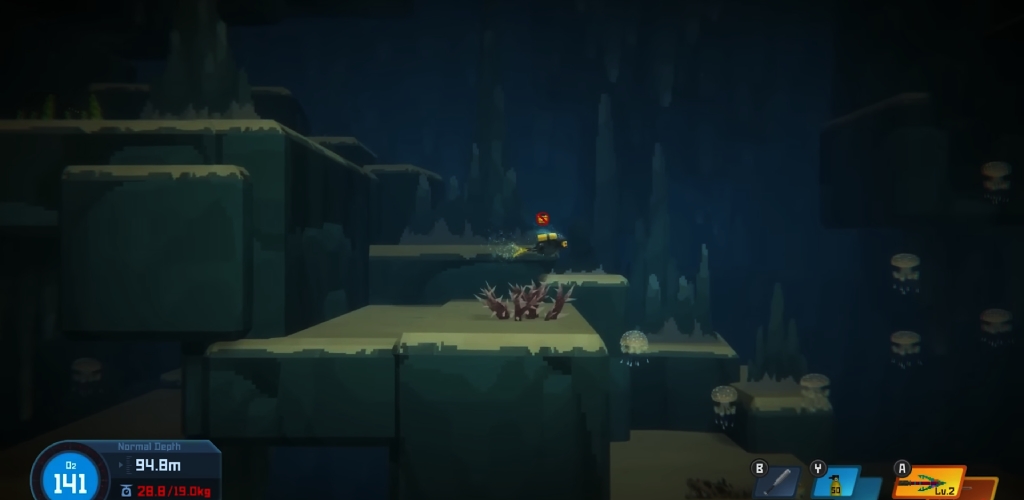Use the yellow oxygen tank item slot
The image size is (1024, 500).
[x=836, y=484]
